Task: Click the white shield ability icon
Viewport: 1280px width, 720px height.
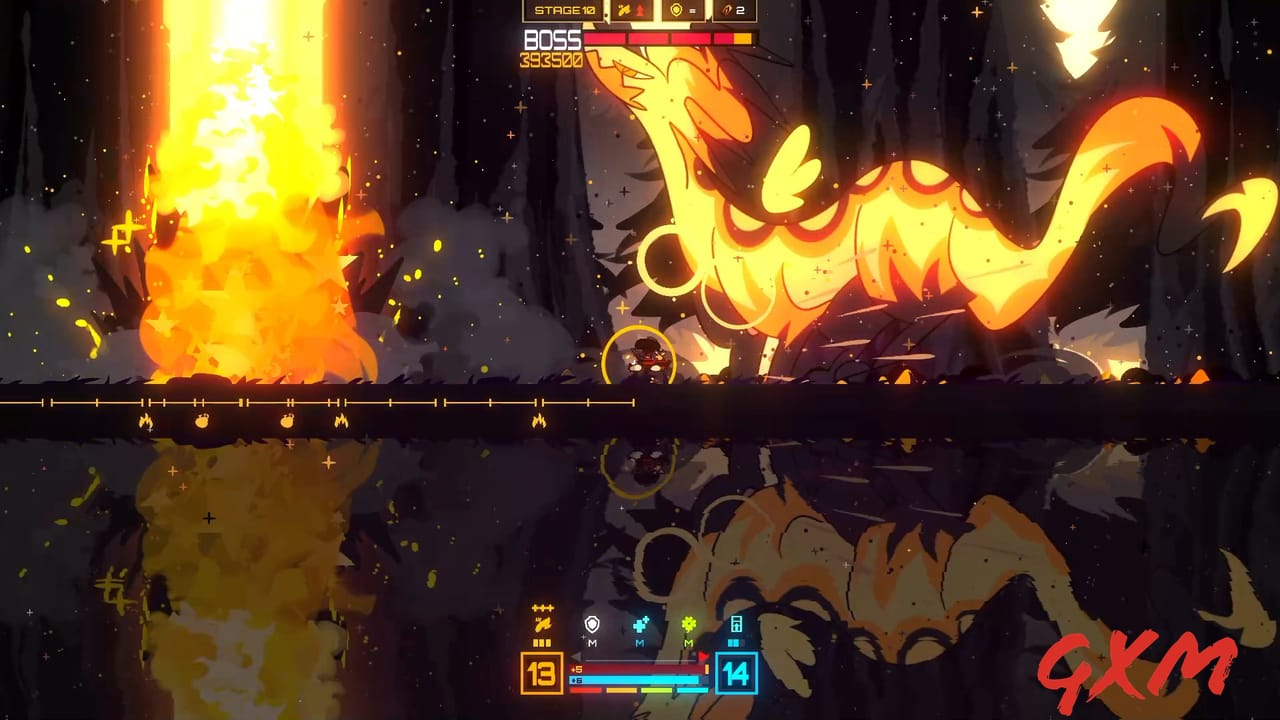Action: tap(592, 625)
